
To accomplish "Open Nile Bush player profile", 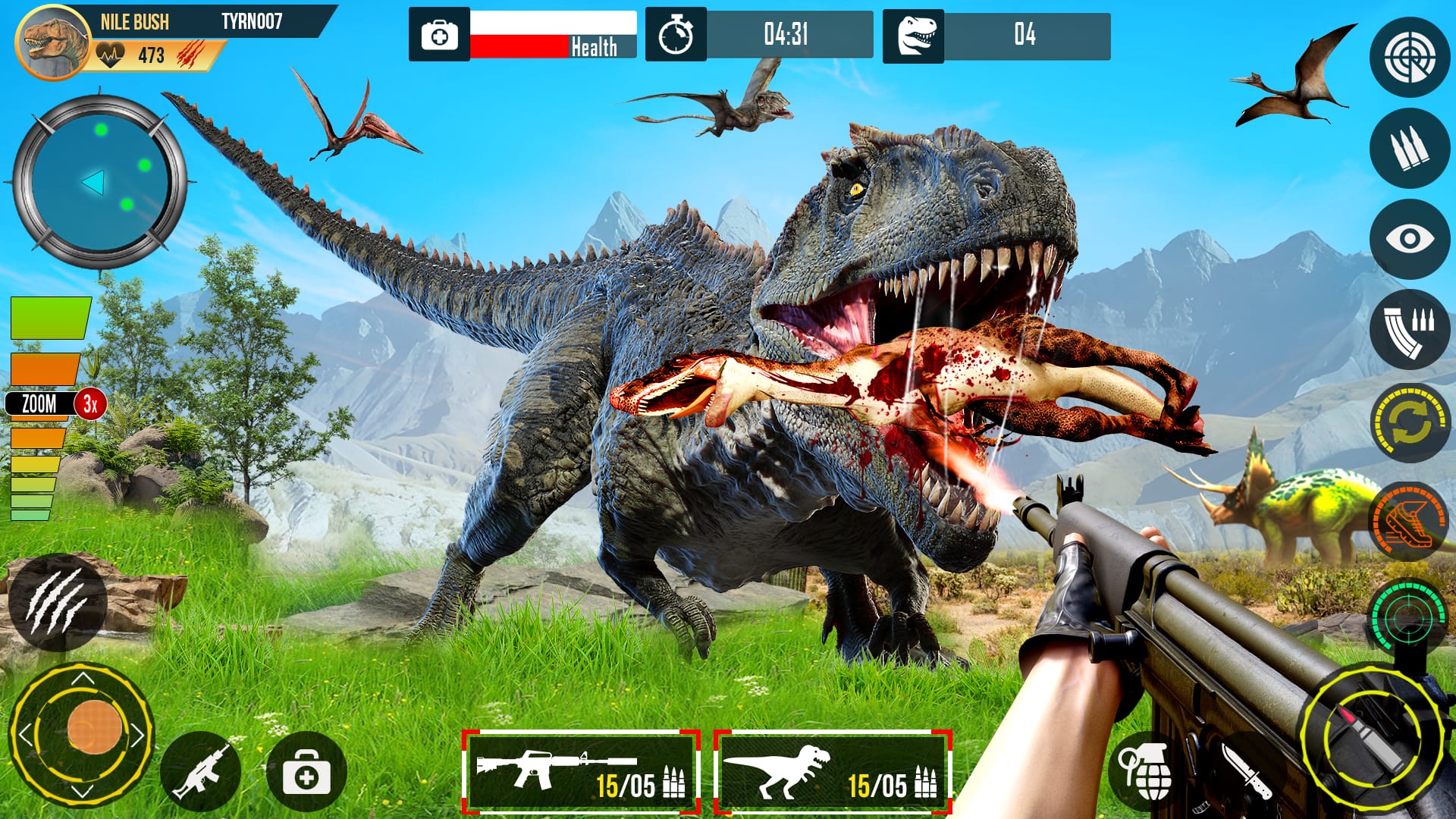I will click(53, 42).
